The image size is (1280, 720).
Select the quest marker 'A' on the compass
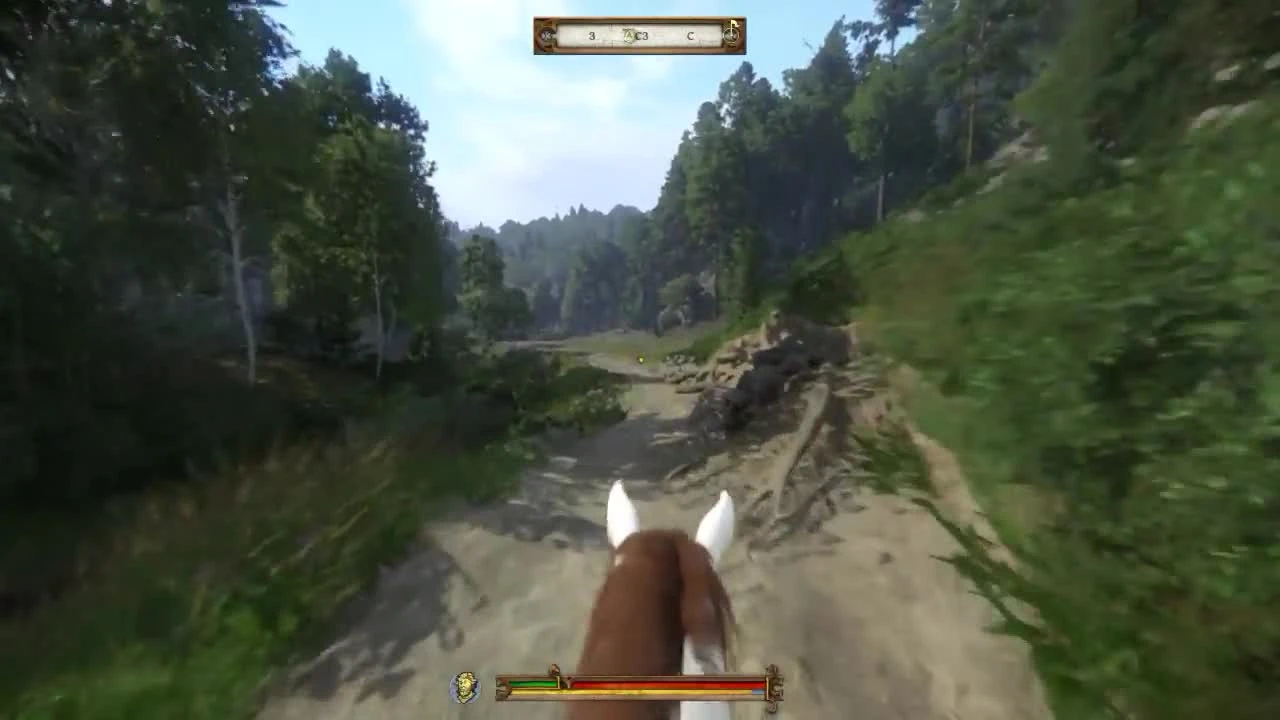629,35
